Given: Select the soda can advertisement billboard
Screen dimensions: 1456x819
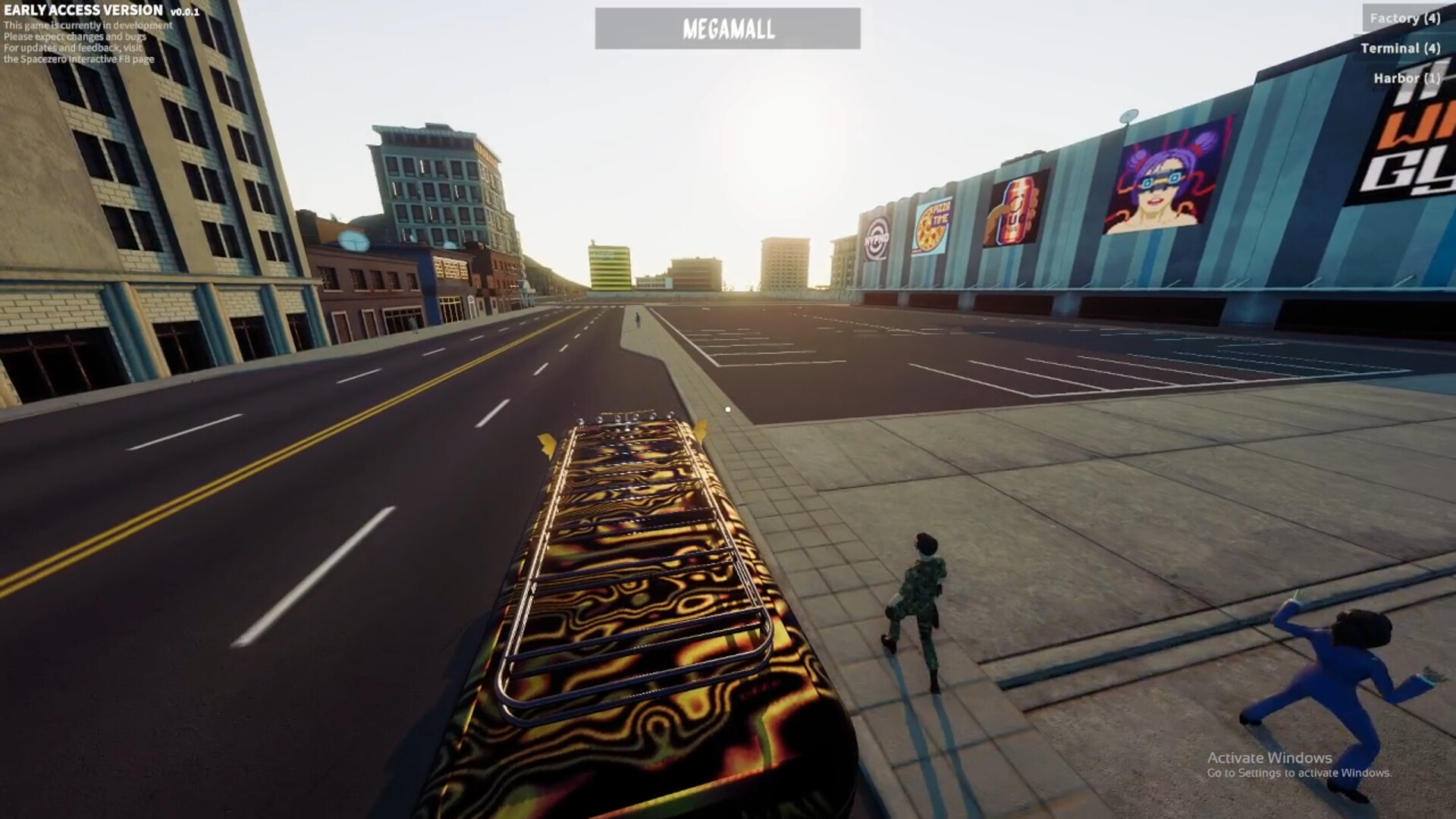Looking at the screenshot, I should [x=1016, y=209].
